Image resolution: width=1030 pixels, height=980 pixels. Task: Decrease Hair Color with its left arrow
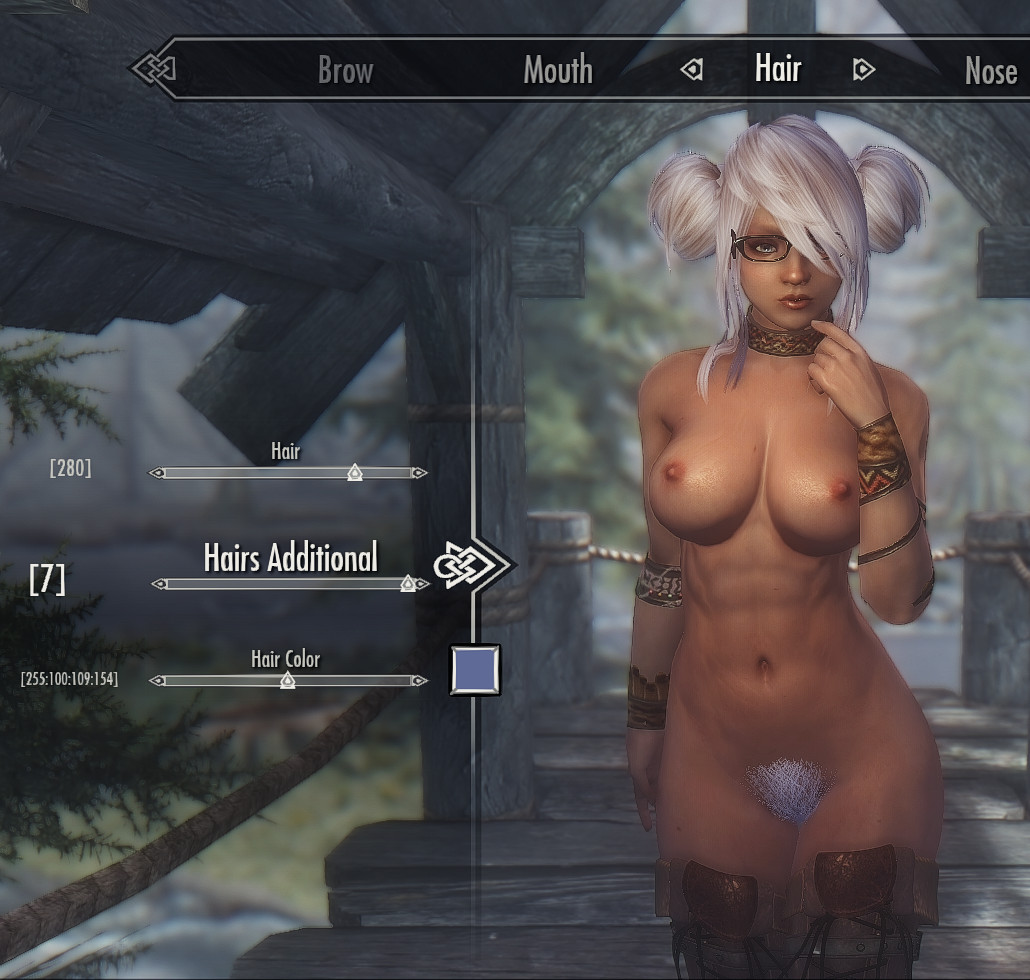pyautogui.click(x=157, y=681)
